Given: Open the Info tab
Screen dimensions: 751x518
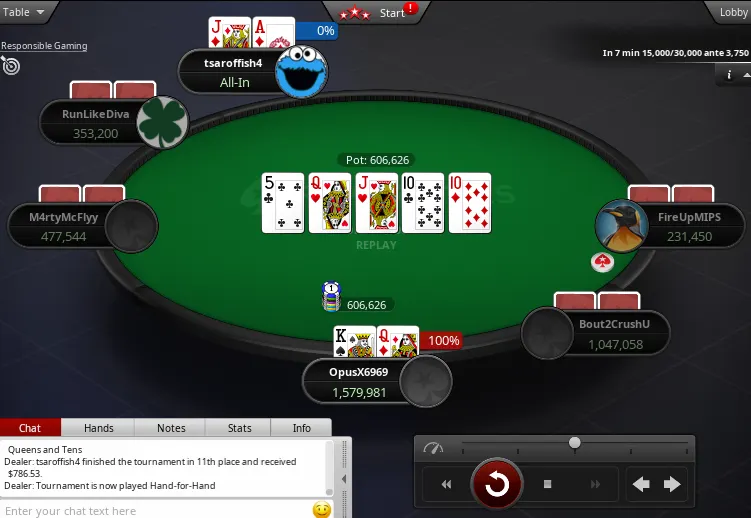Looking at the screenshot, I should [301, 428].
